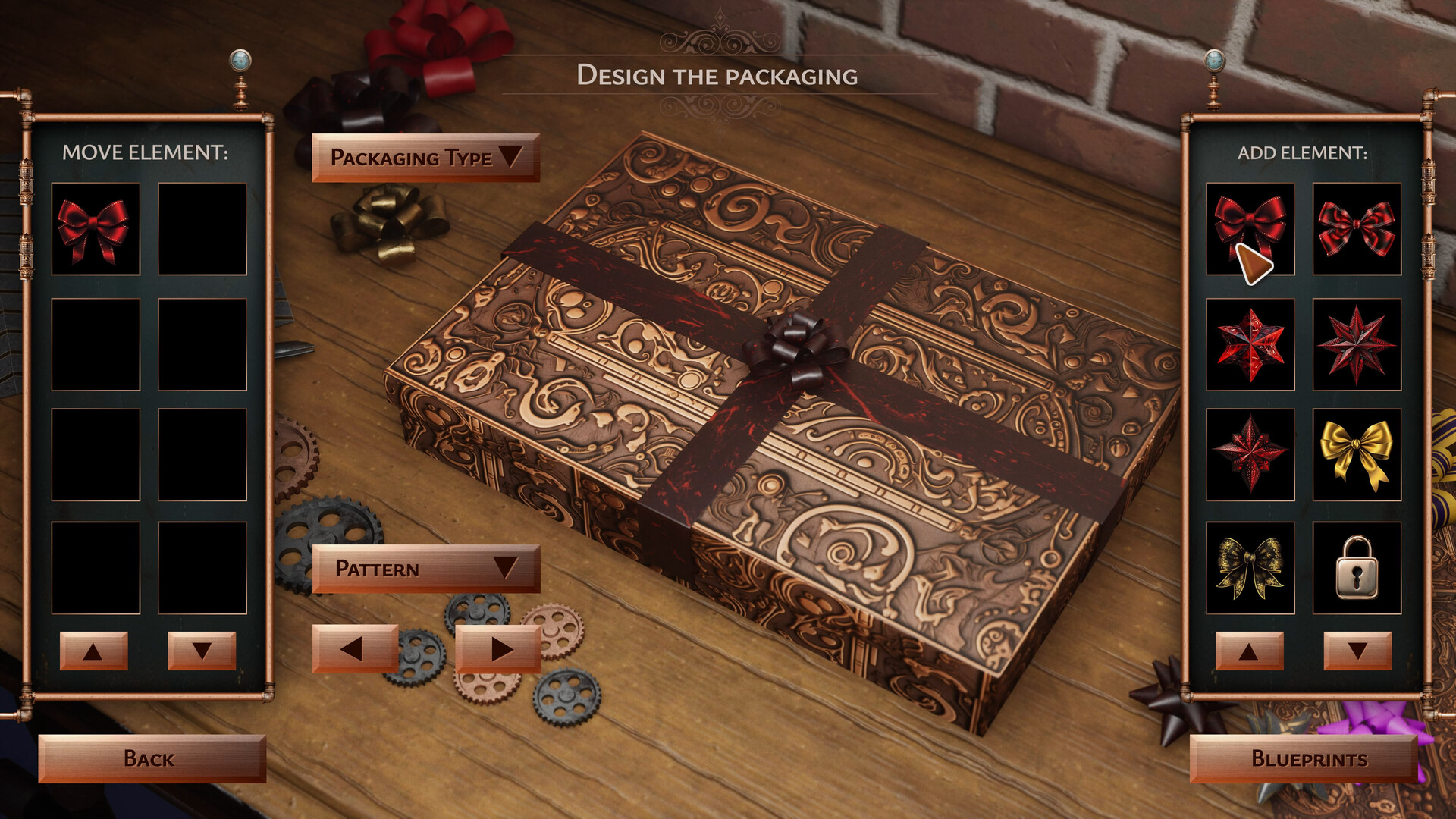Pick the golden satin bow
The image size is (1456, 819).
pyautogui.click(x=1357, y=455)
